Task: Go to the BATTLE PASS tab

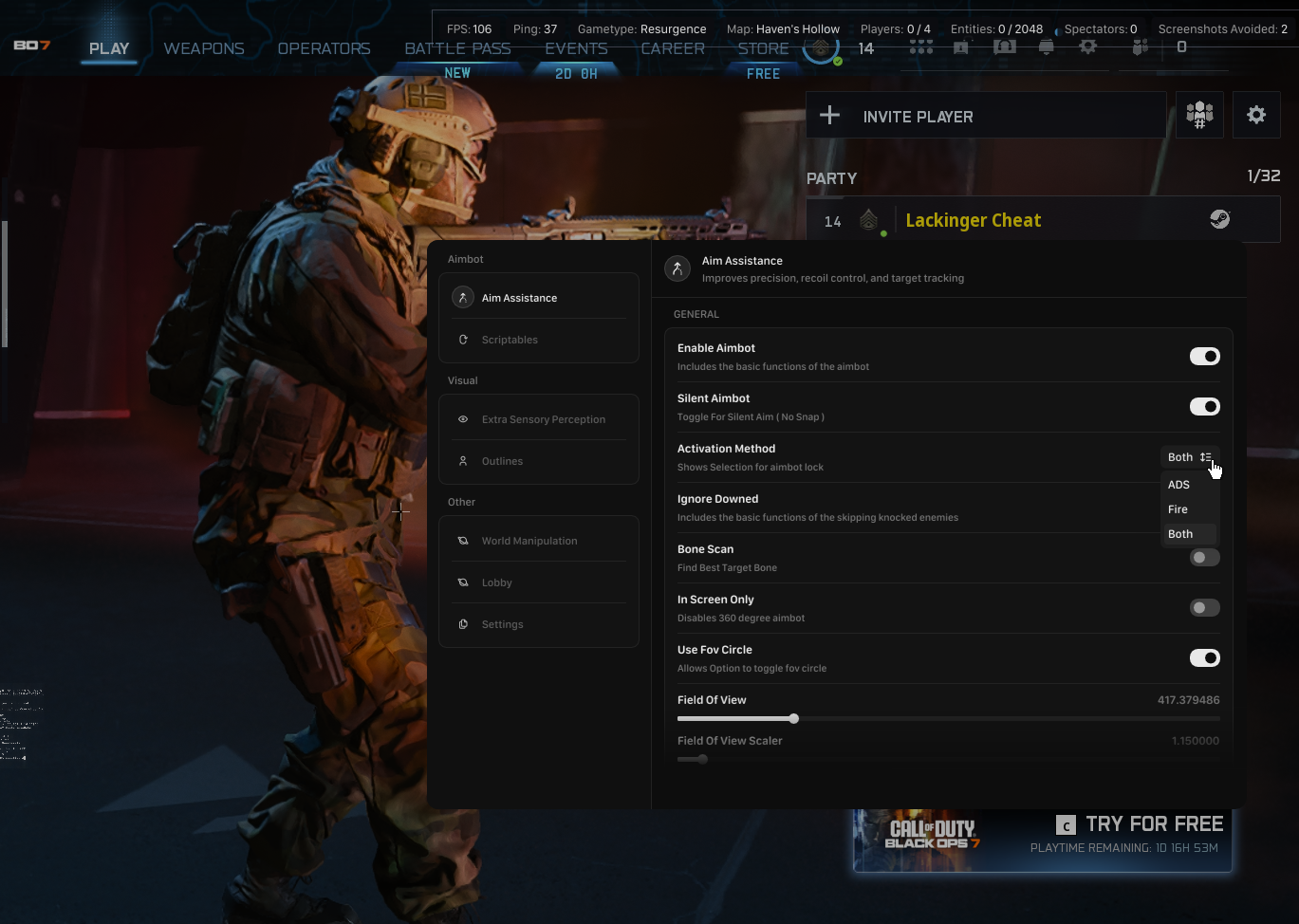Action: point(457,48)
